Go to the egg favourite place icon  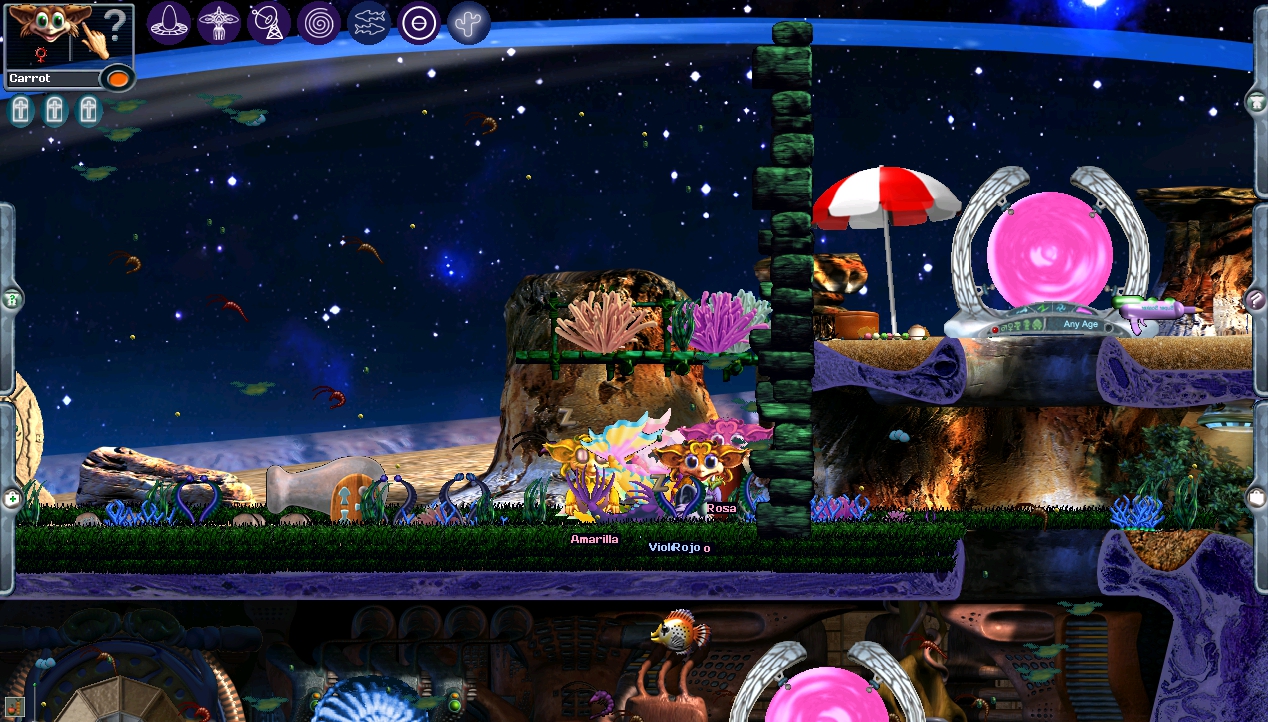169,22
